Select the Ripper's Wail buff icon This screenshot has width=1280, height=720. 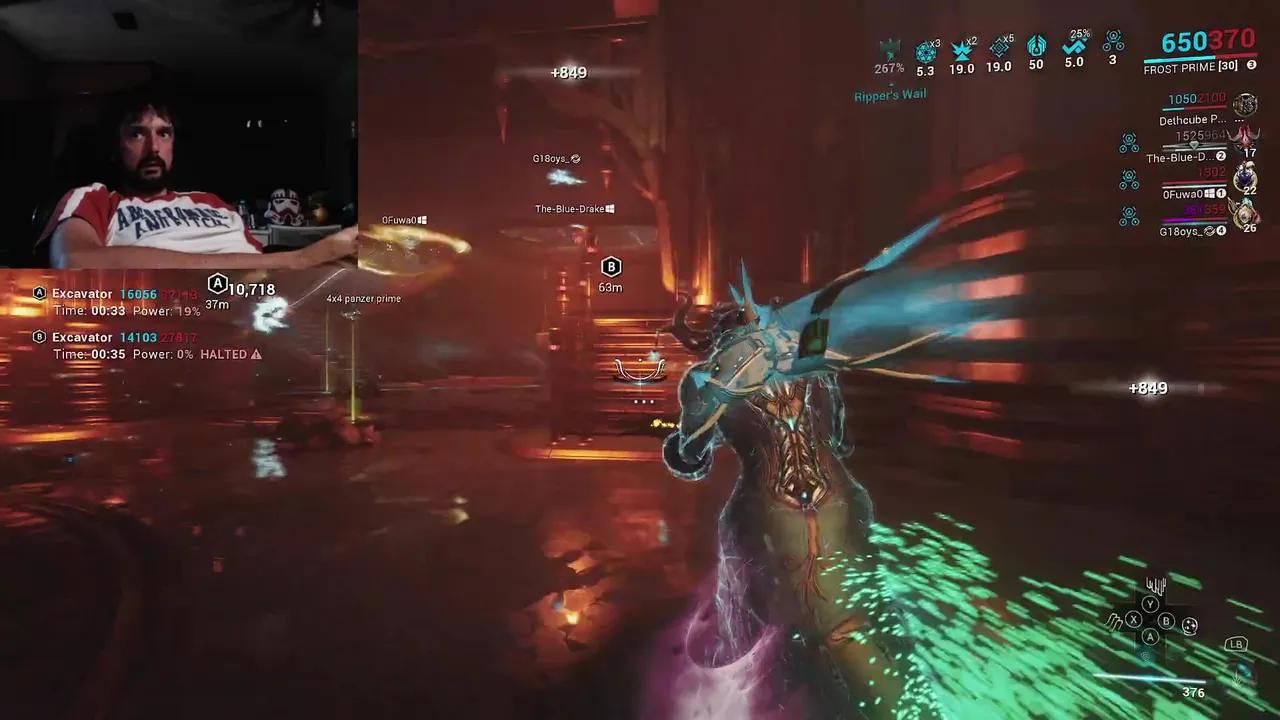click(887, 52)
